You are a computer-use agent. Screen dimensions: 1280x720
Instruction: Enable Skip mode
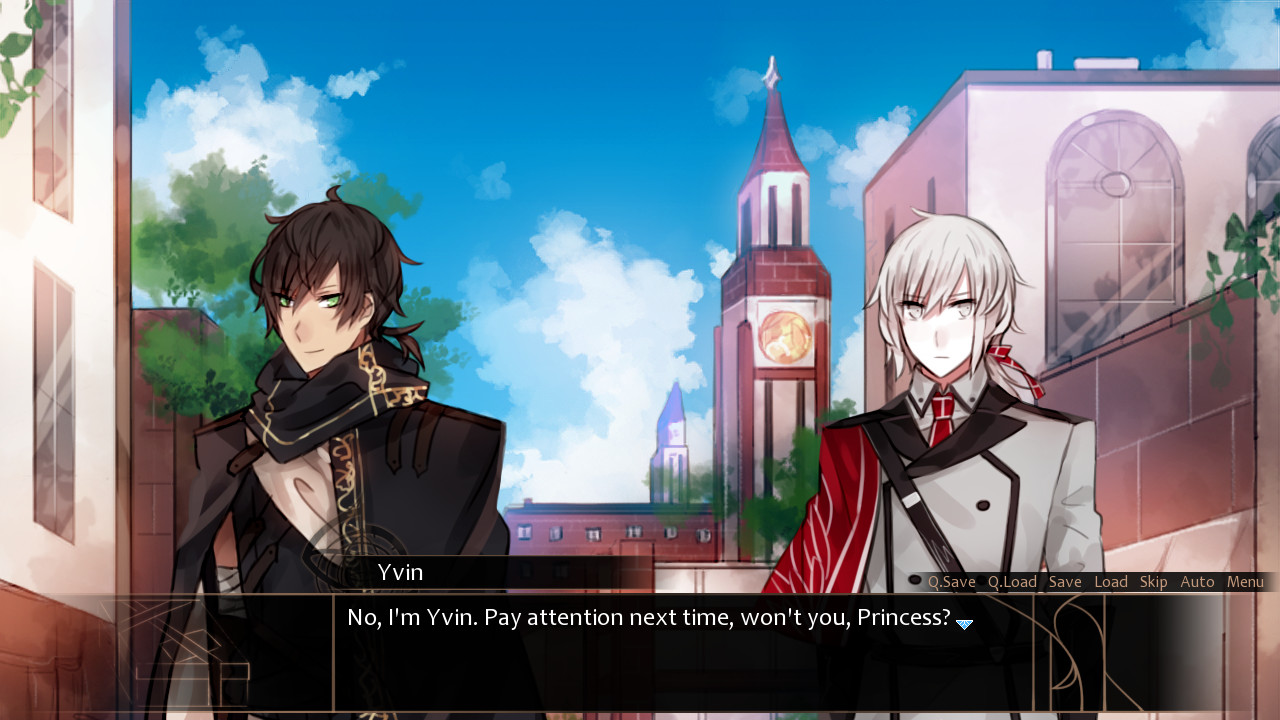click(x=1152, y=581)
